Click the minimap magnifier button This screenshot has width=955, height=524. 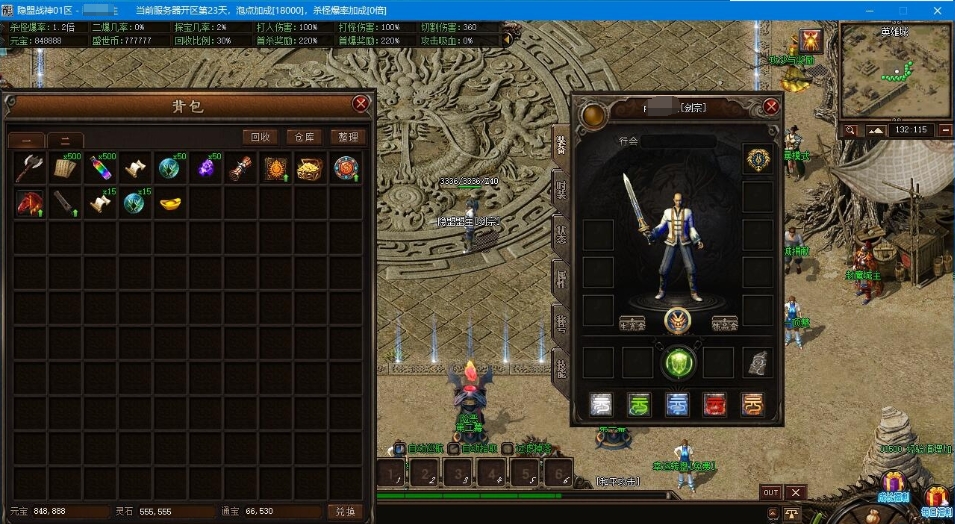[x=850, y=130]
